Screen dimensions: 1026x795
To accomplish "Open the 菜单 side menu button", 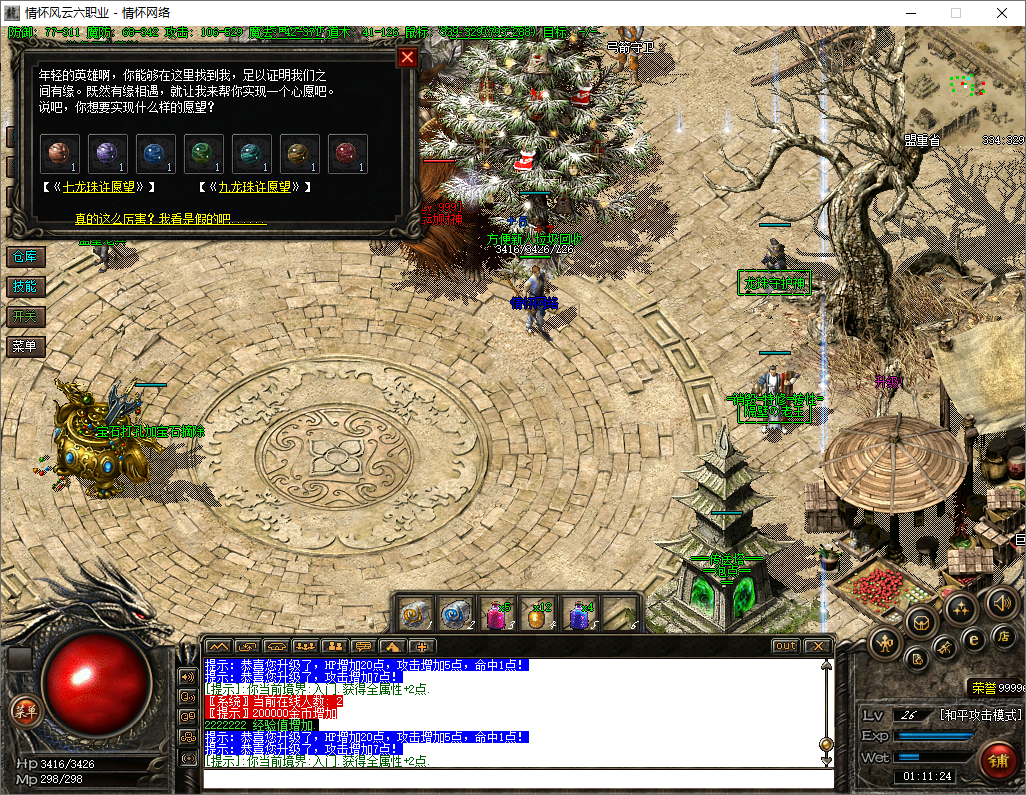I will (25, 347).
